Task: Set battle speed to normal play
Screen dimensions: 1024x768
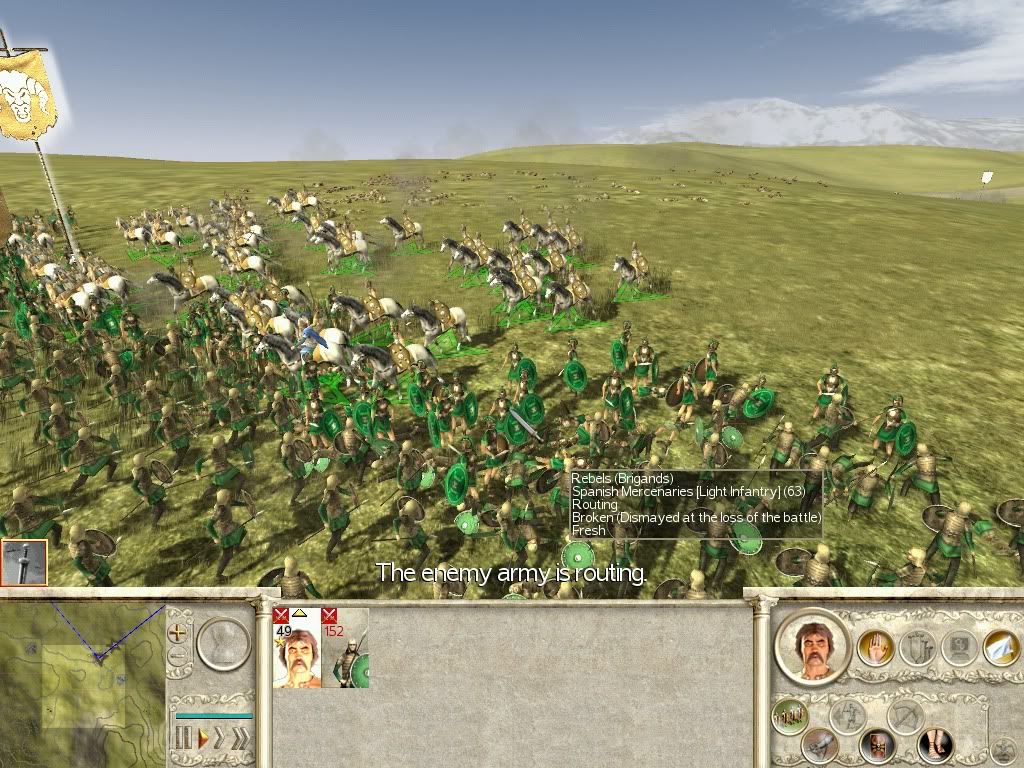Action: point(204,739)
